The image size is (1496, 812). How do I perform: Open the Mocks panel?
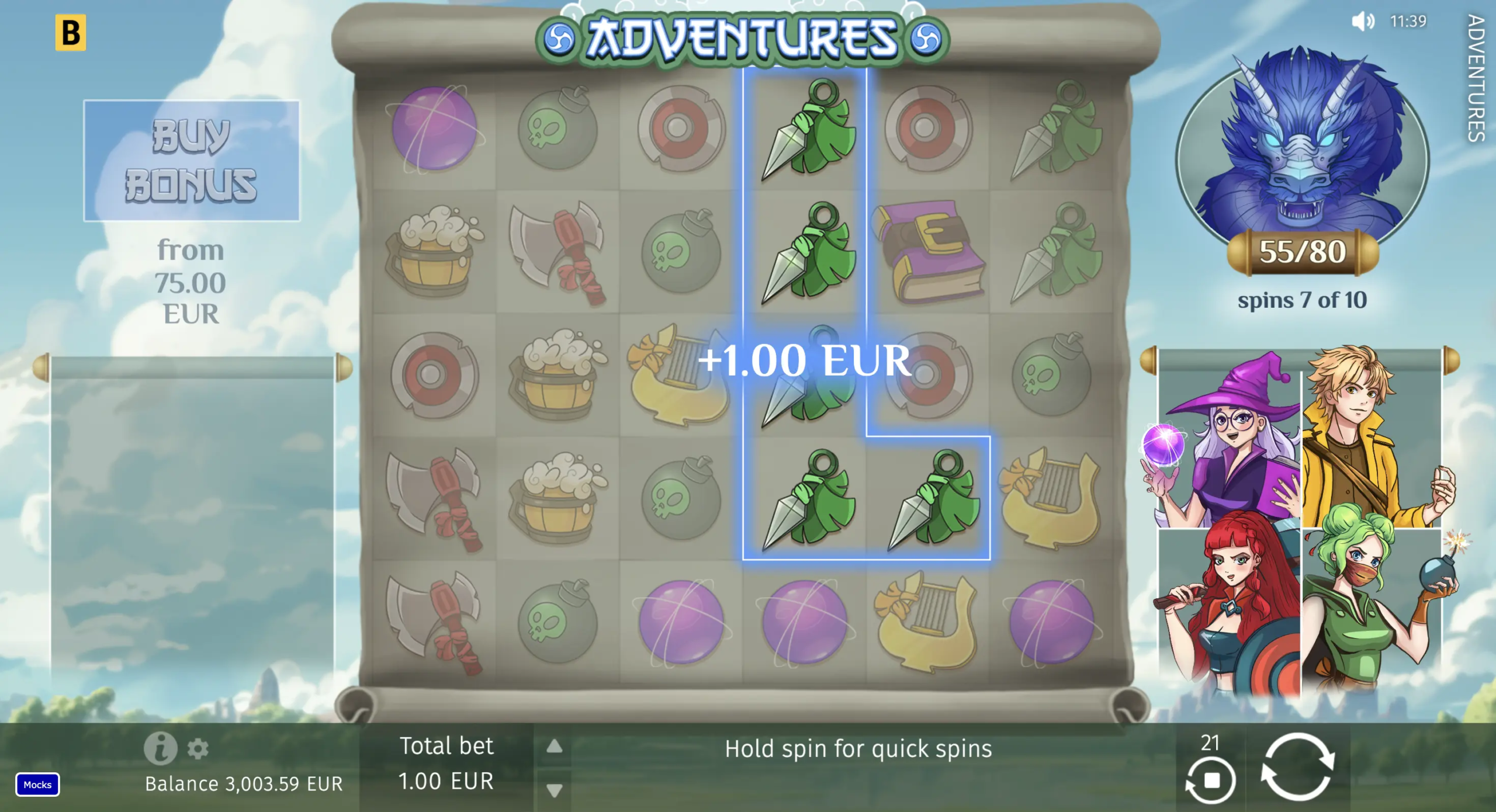click(x=37, y=785)
